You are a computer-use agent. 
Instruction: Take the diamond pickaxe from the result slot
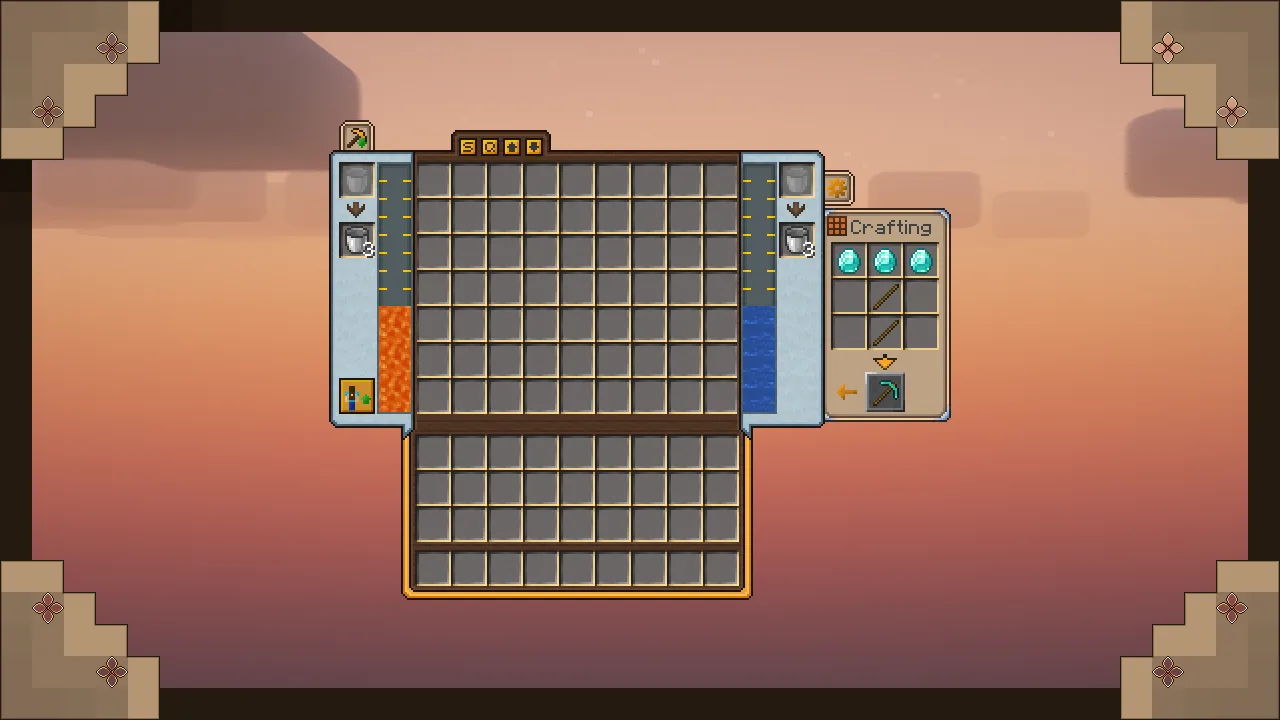pos(885,392)
